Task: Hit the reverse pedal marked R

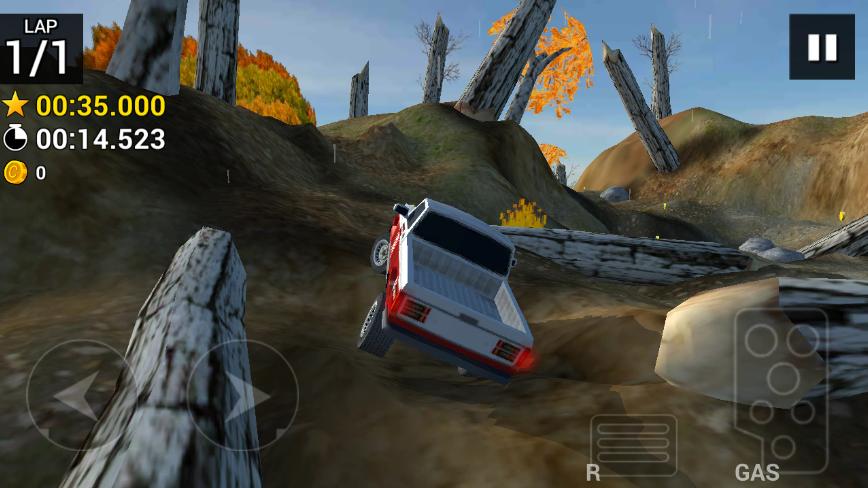Action: (633, 445)
